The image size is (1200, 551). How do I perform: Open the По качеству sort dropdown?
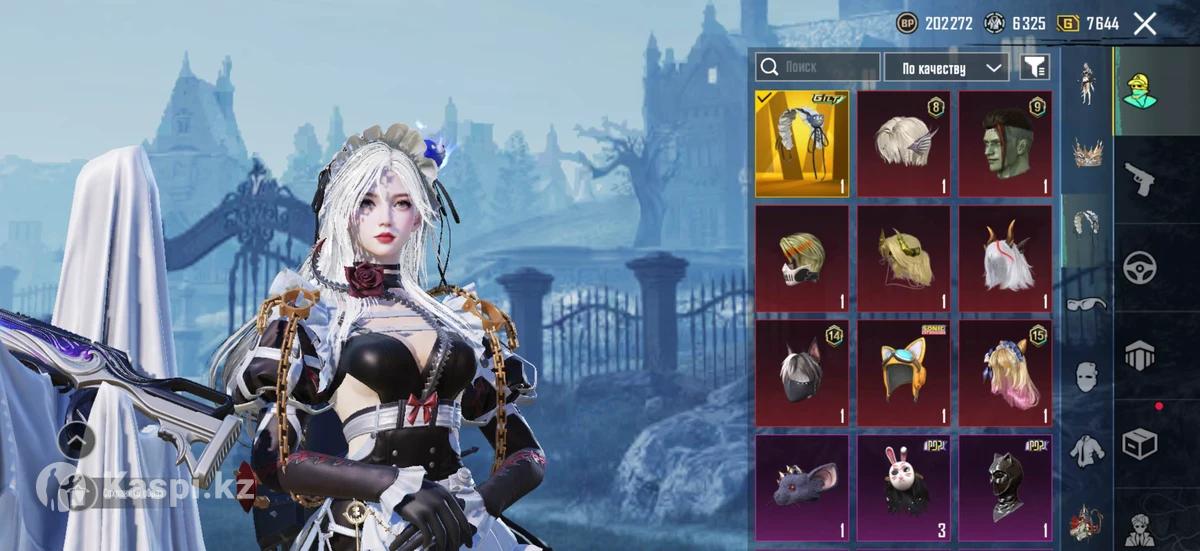pyautogui.click(x=945, y=68)
